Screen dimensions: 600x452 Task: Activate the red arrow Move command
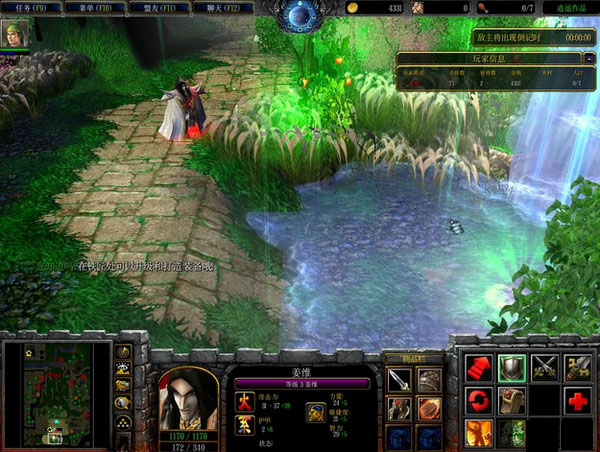[479, 367]
